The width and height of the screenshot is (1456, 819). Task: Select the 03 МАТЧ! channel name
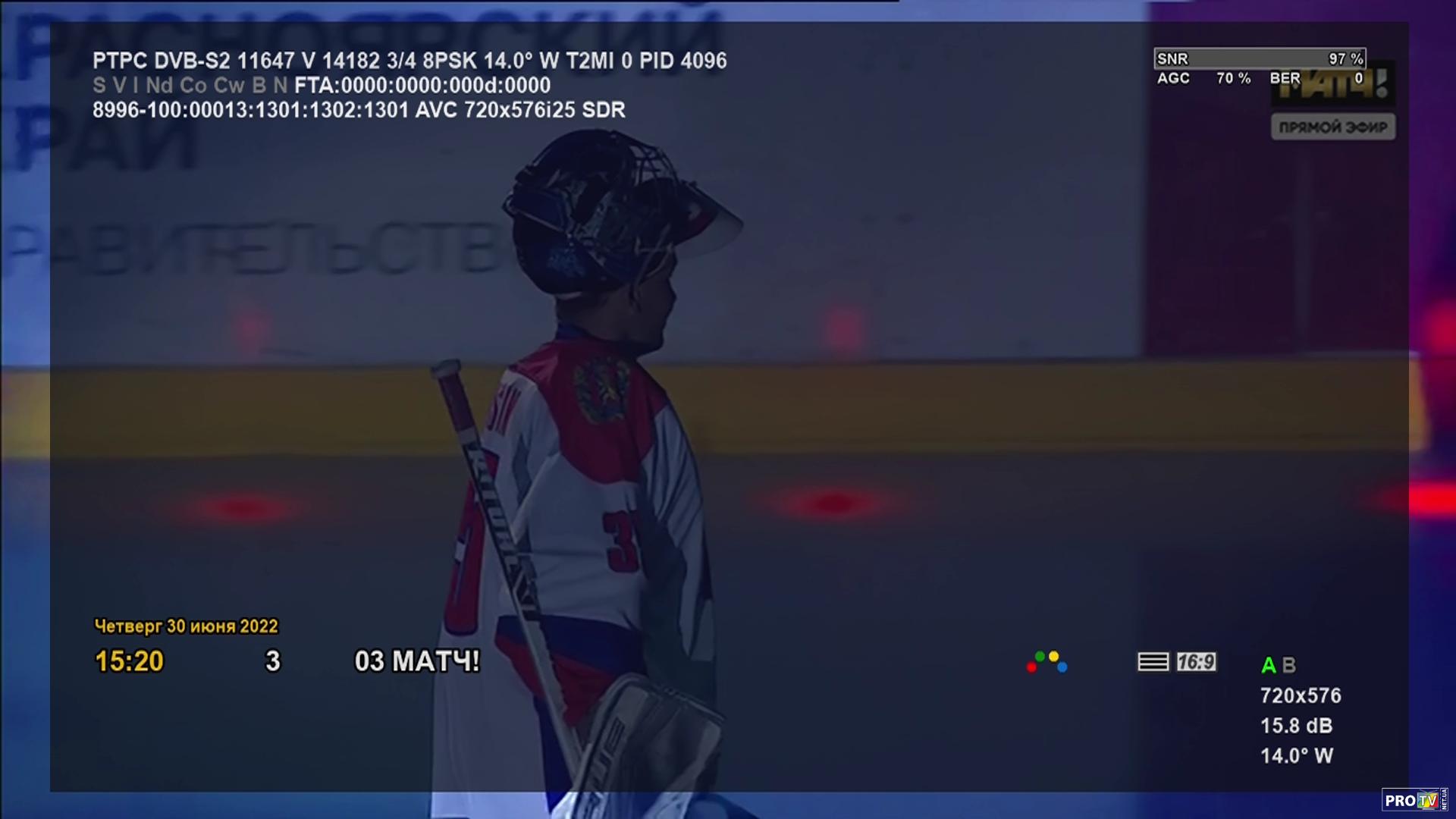[417, 661]
